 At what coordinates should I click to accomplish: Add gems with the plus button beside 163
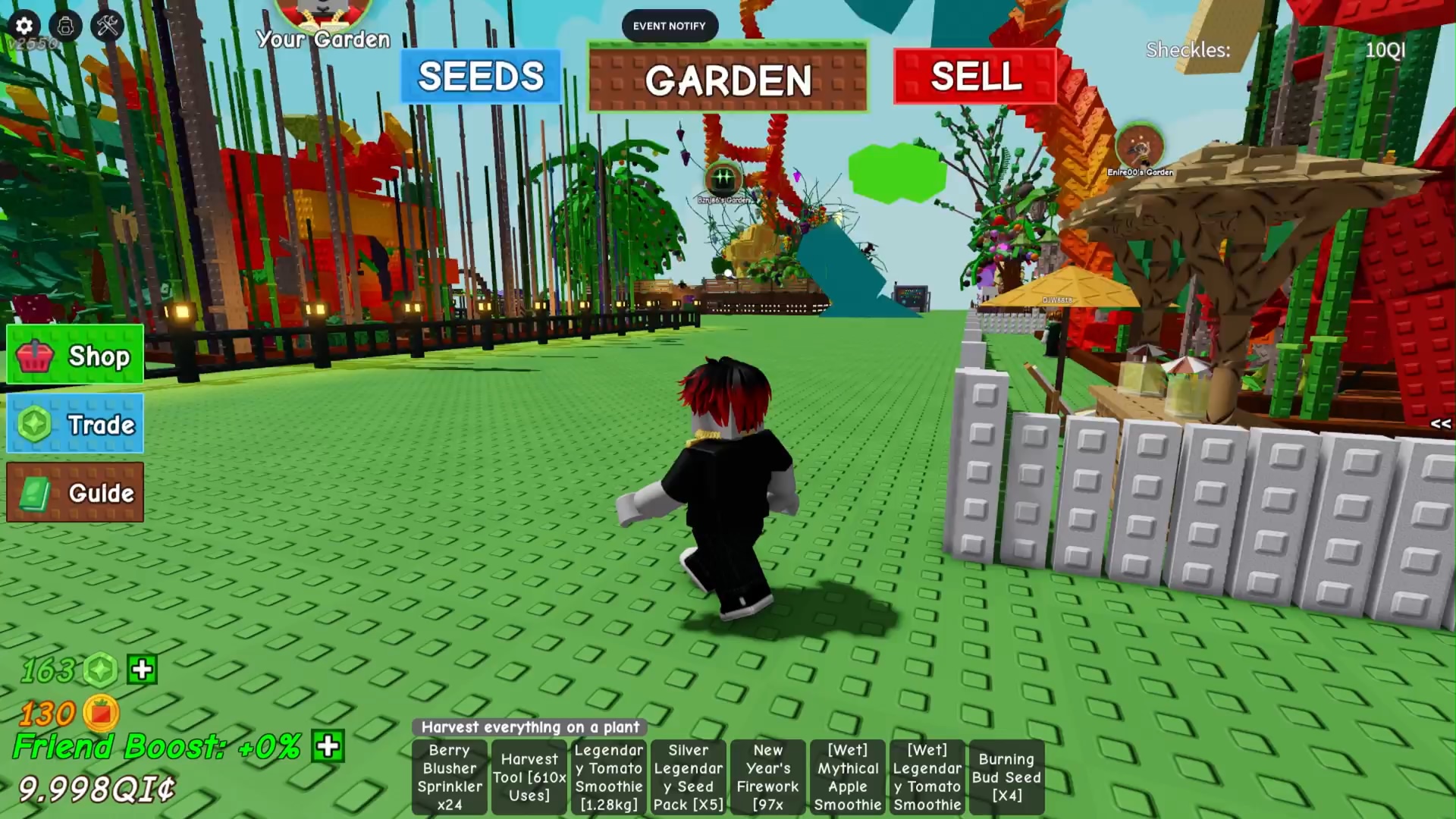(143, 670)
